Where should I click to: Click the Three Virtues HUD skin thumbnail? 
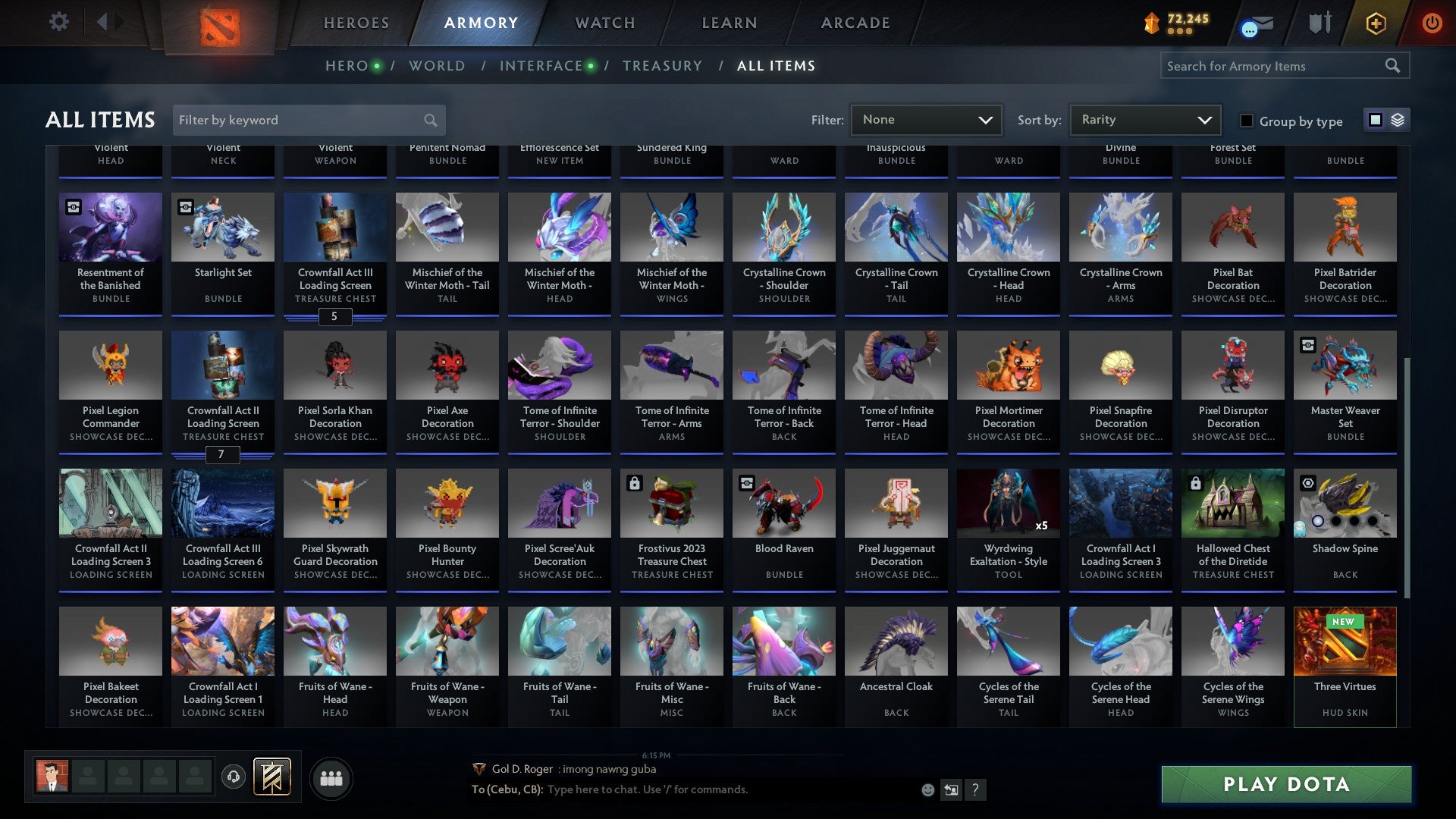[1345, 641]
